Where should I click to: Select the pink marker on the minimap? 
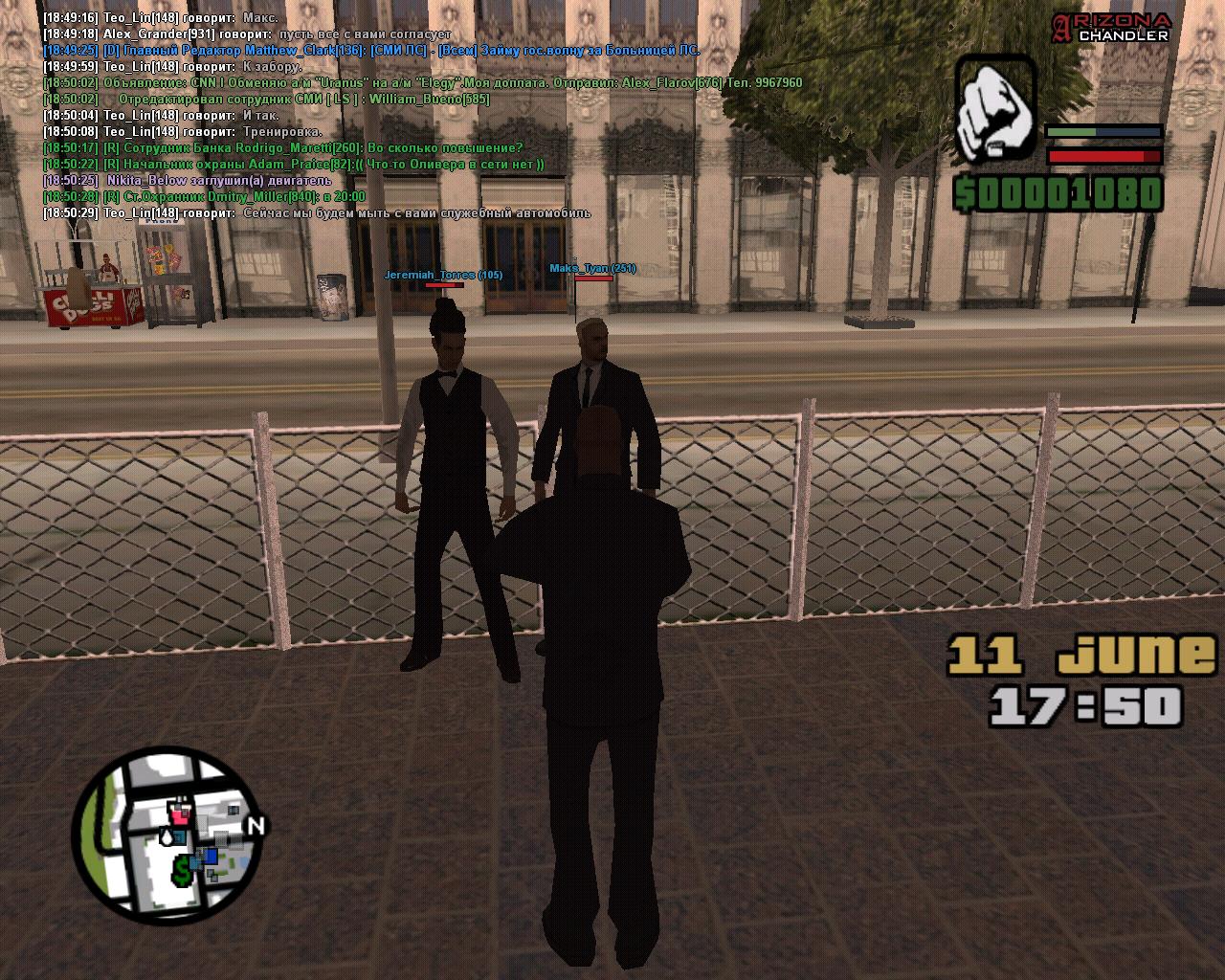179,814
